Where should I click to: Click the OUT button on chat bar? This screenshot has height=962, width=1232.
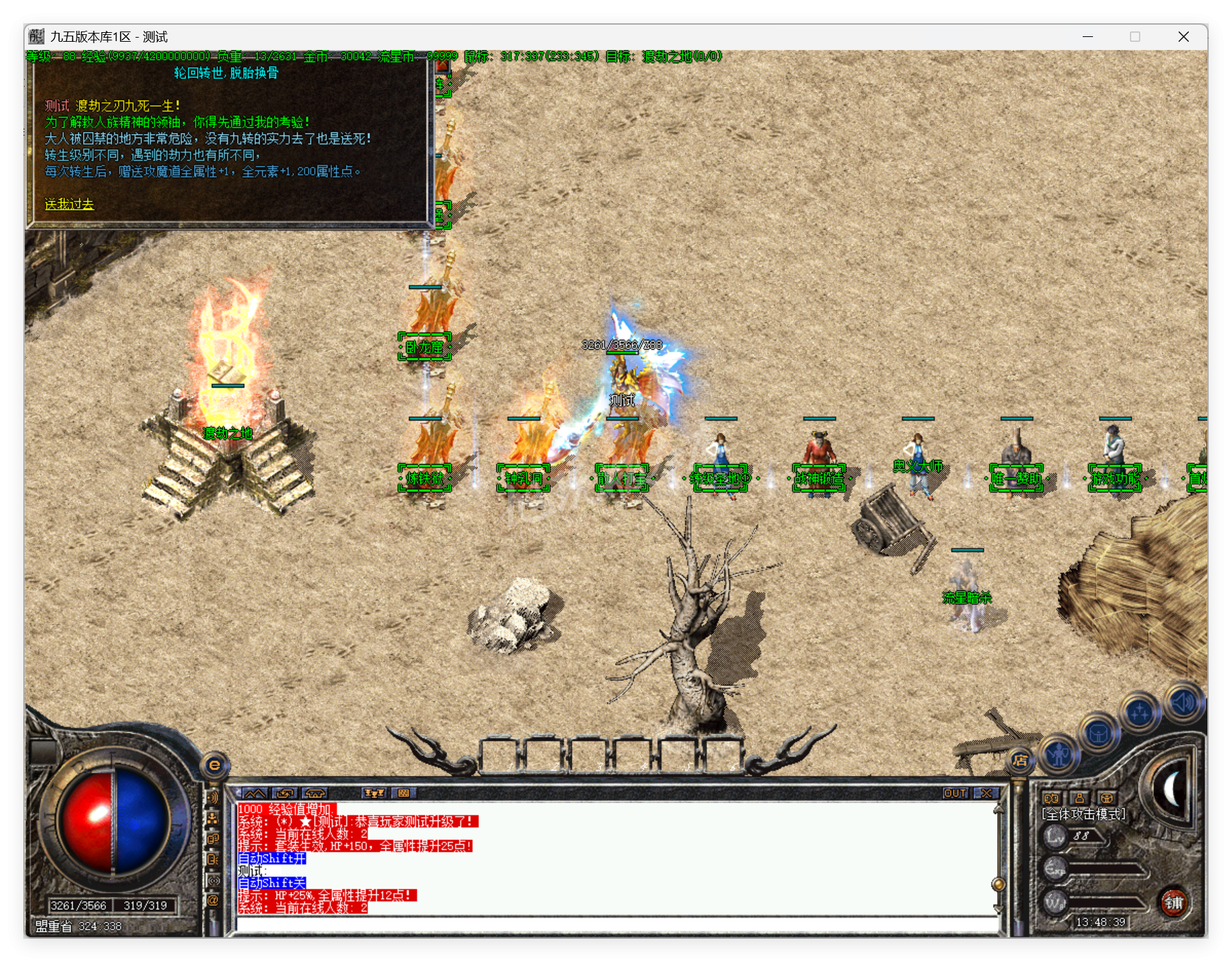pyautogui.click(x=955, y=793)
